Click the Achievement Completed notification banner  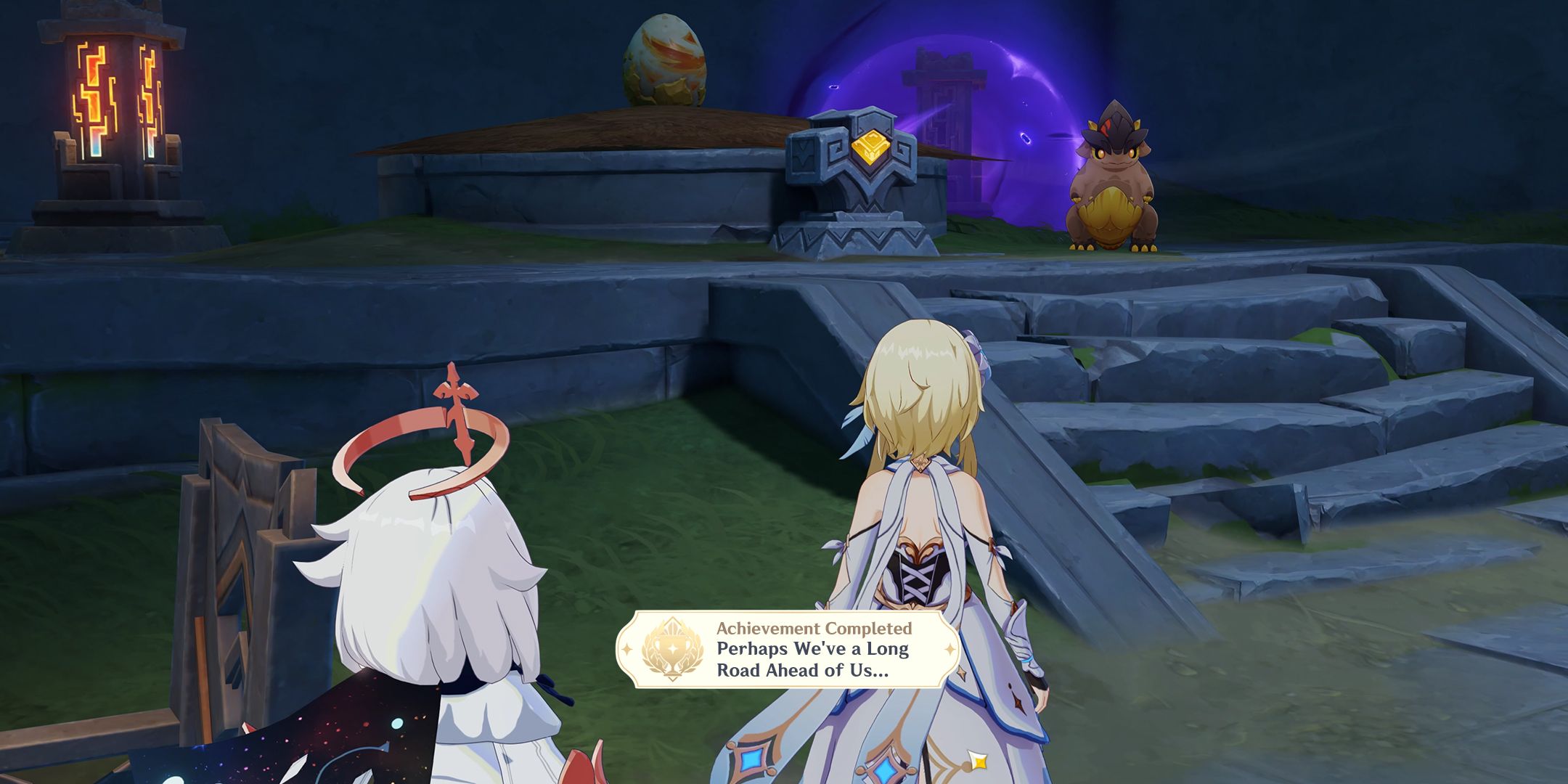point(788,649)
